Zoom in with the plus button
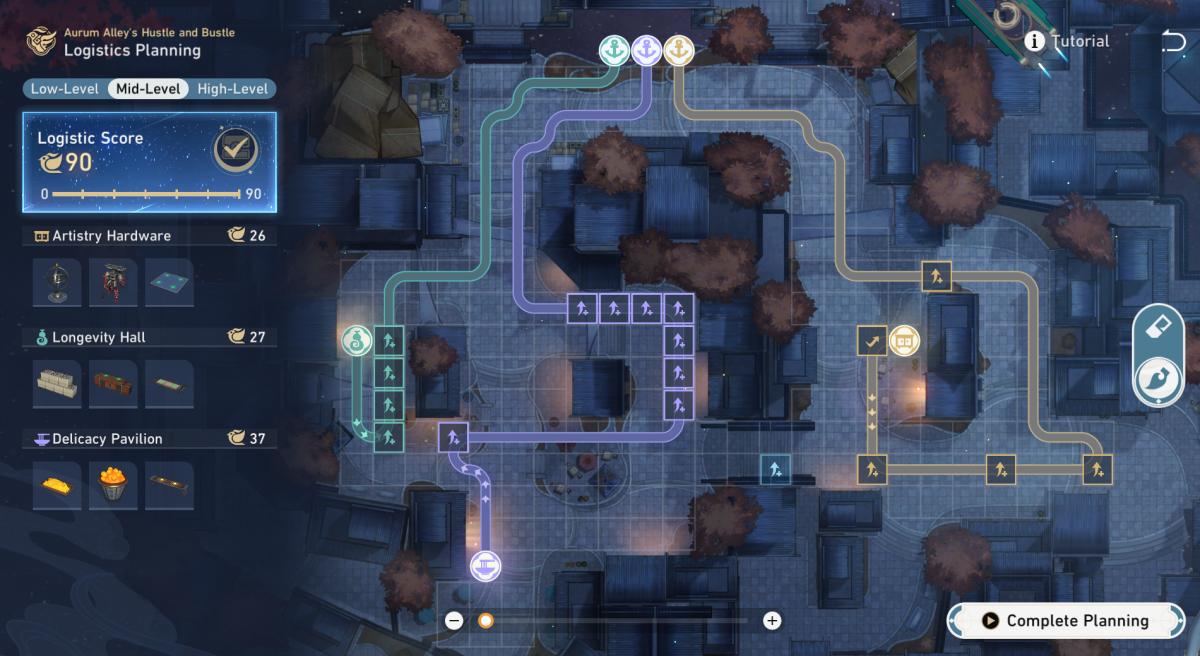 point(772,621)
